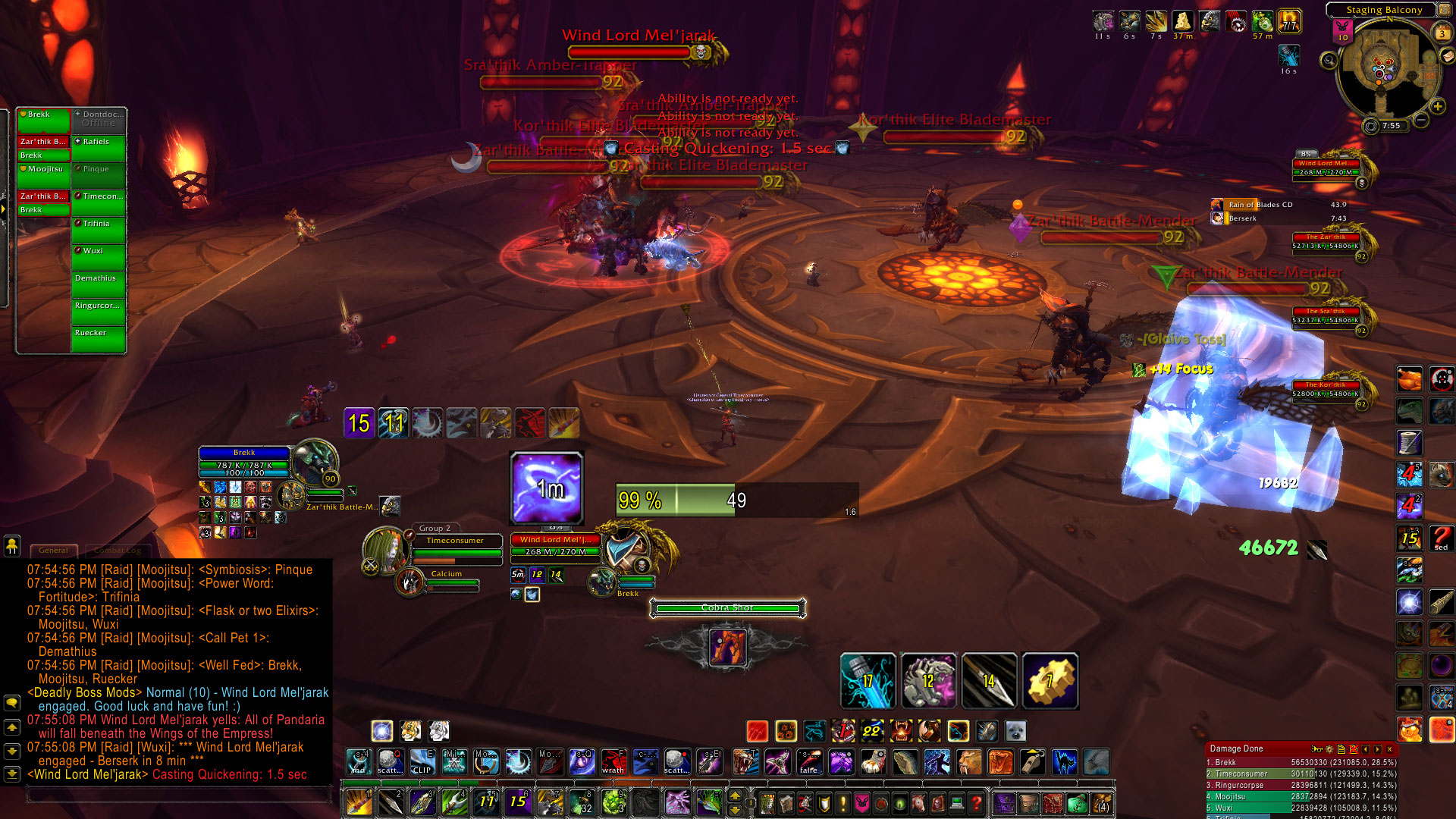
Task: Select Moojitsu in the raid frames
Action: pyautogui.click(x=44, y=174)
